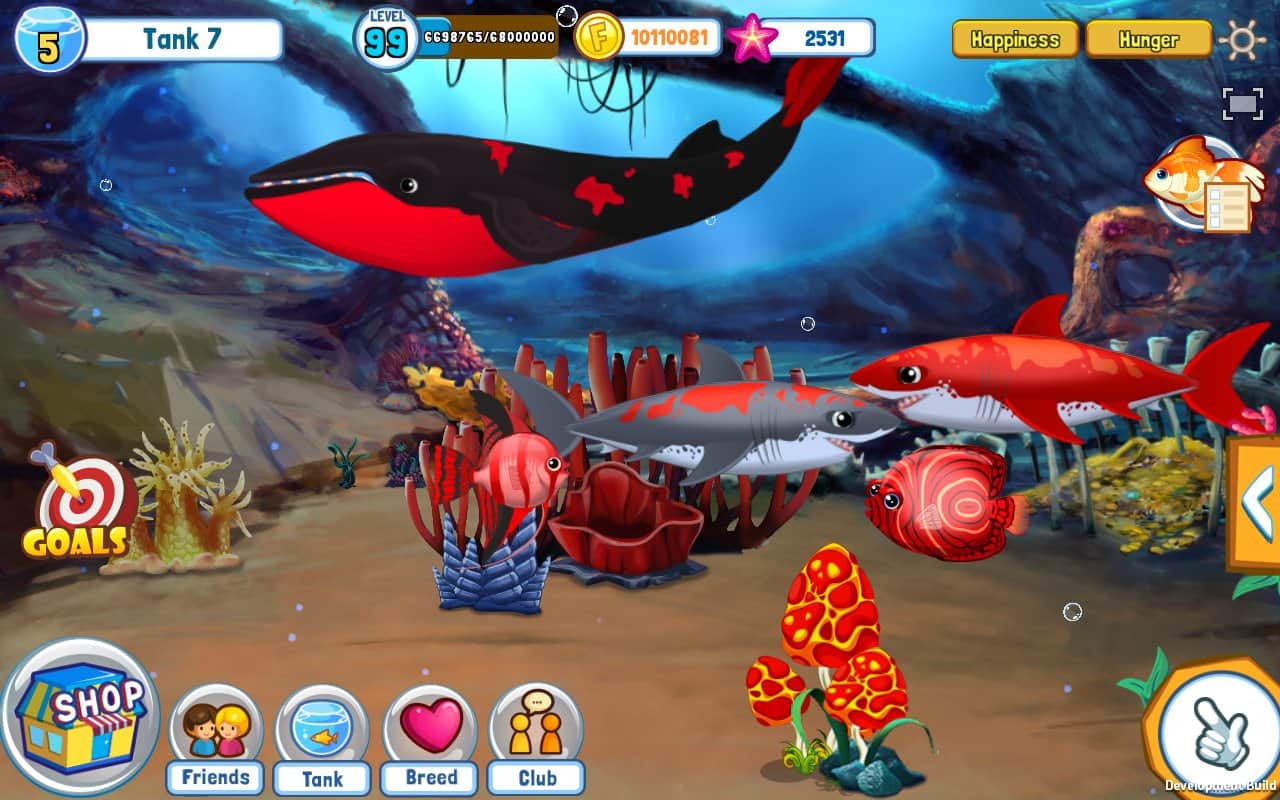
Task: Select the Tank 7 name bar
Action: click(180, 40)
